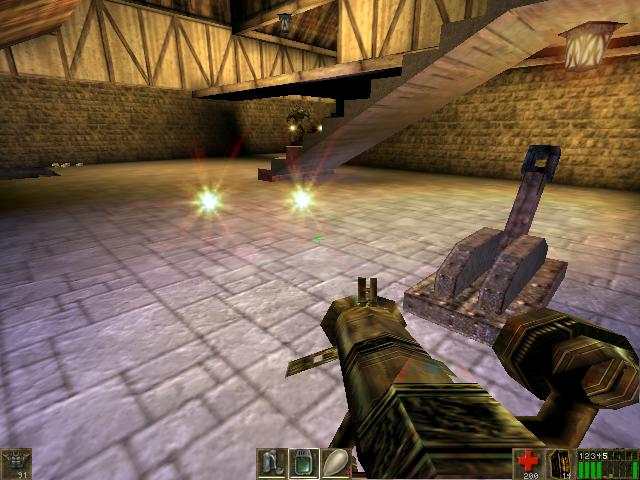Click the red cross health icon
This screenshot has height=480, width=640.
(528, 462)
